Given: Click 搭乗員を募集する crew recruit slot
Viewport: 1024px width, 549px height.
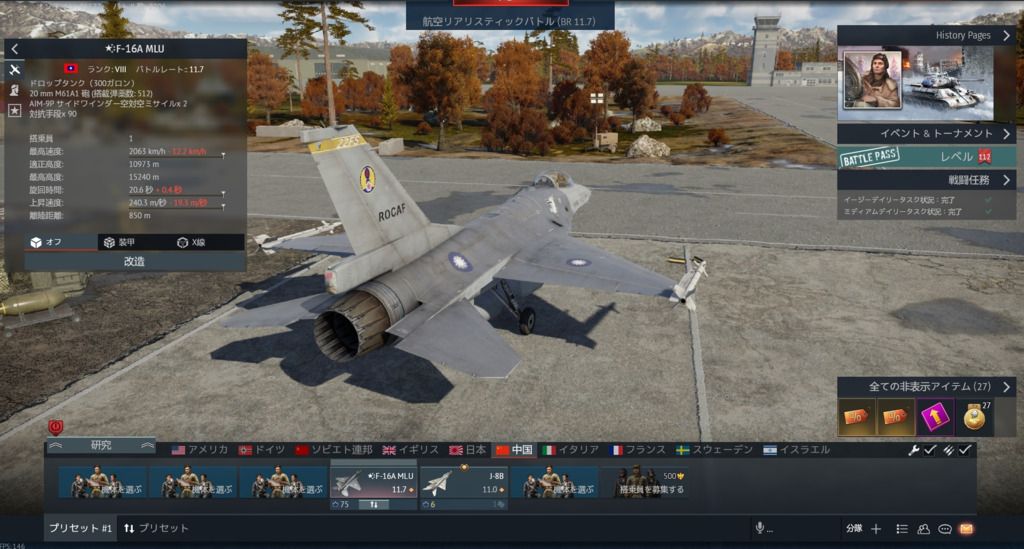Looking at the screenshot, I should [x=647, y=483].
